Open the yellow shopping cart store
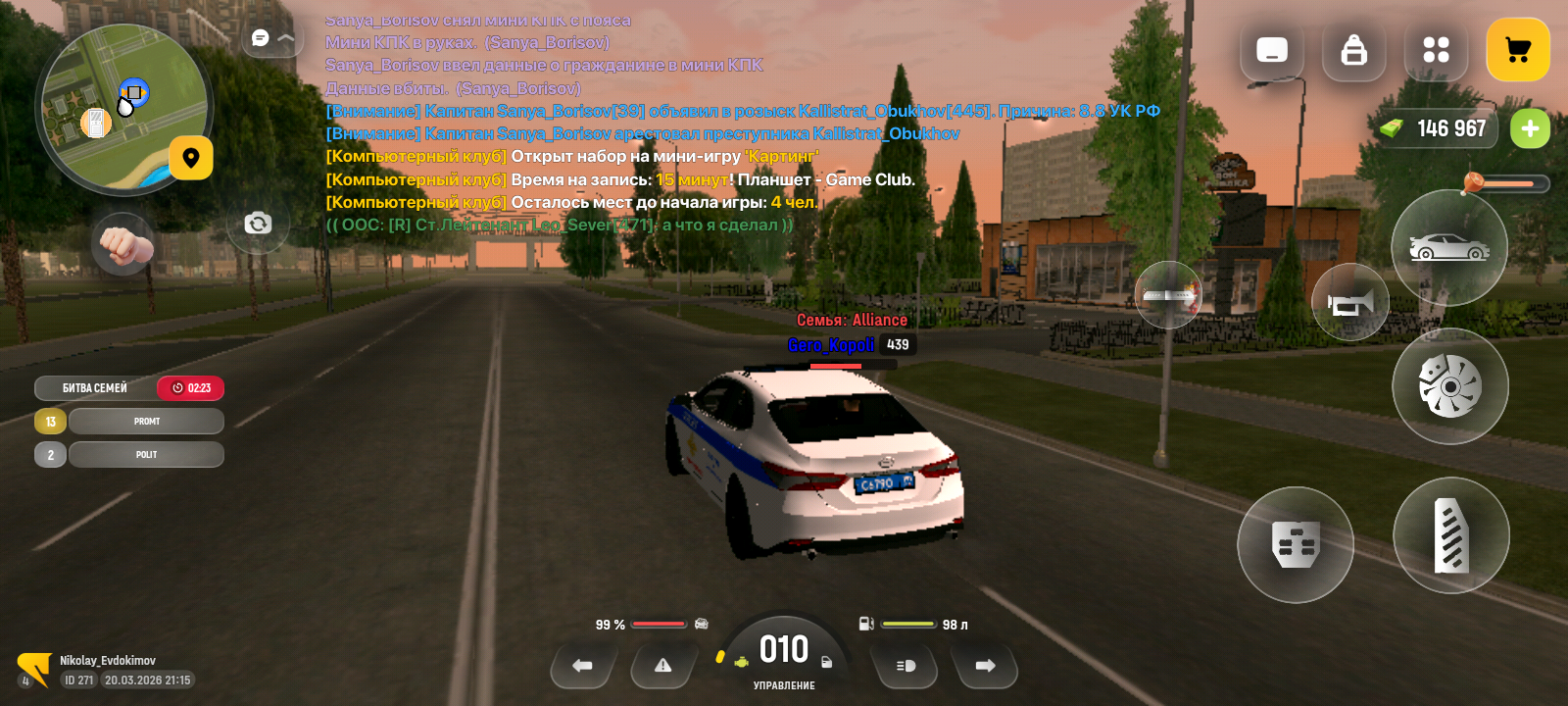 [x=1517, y=50]
